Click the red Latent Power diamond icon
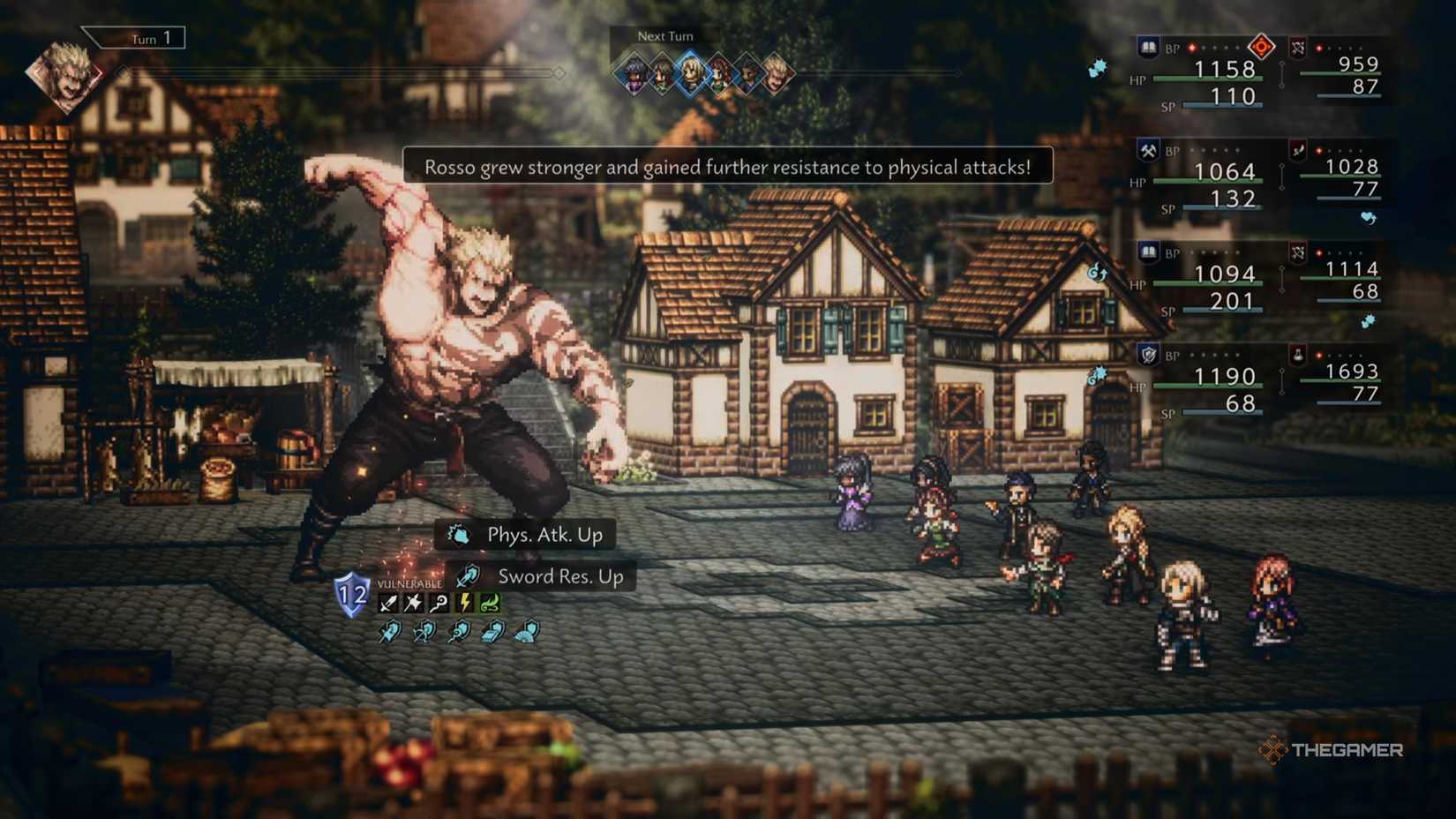The image size is (1456, 819). (x=1262, y=49)
